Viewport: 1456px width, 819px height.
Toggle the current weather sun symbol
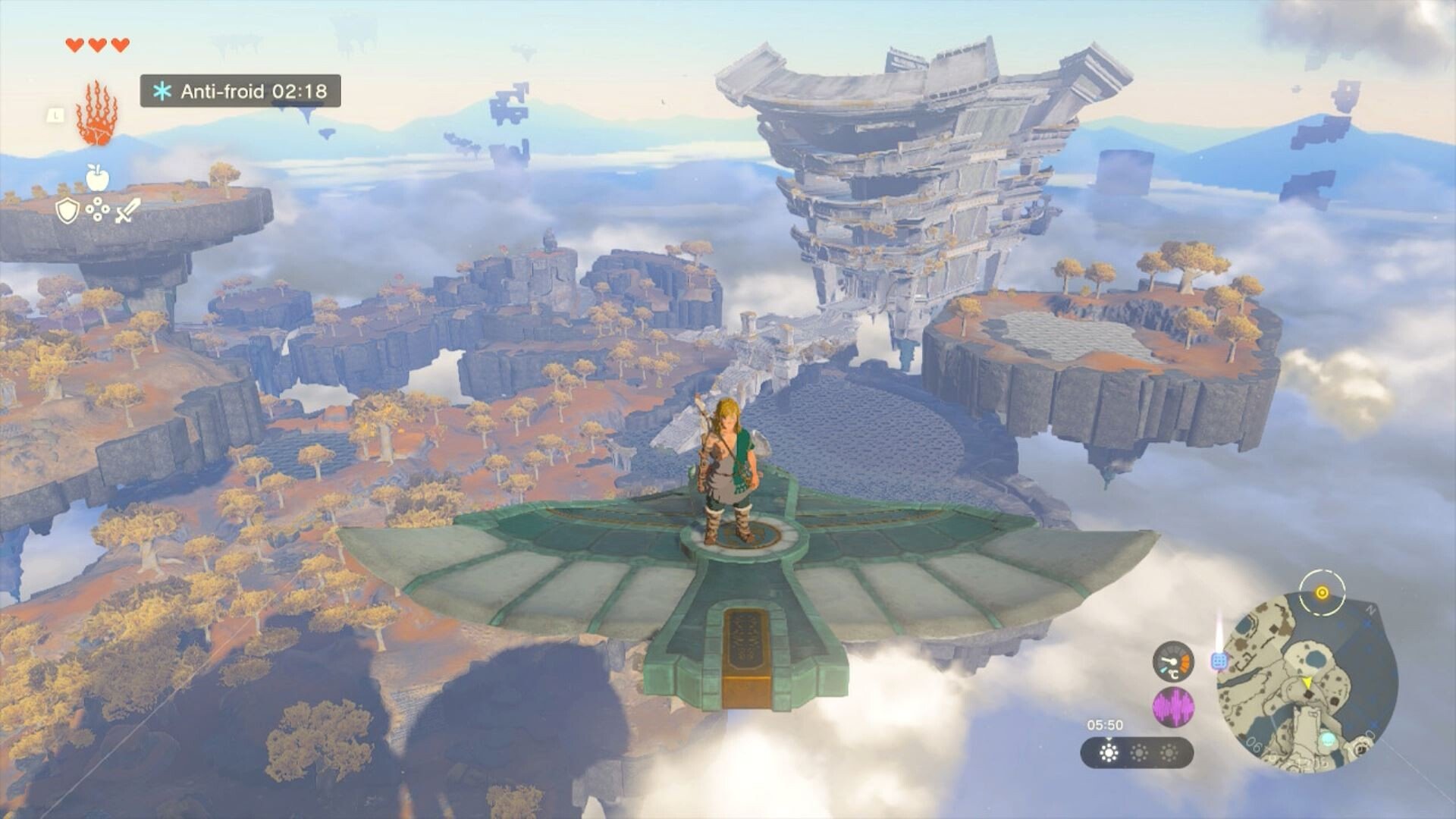pyautogui.click(x=1109, y=753)
